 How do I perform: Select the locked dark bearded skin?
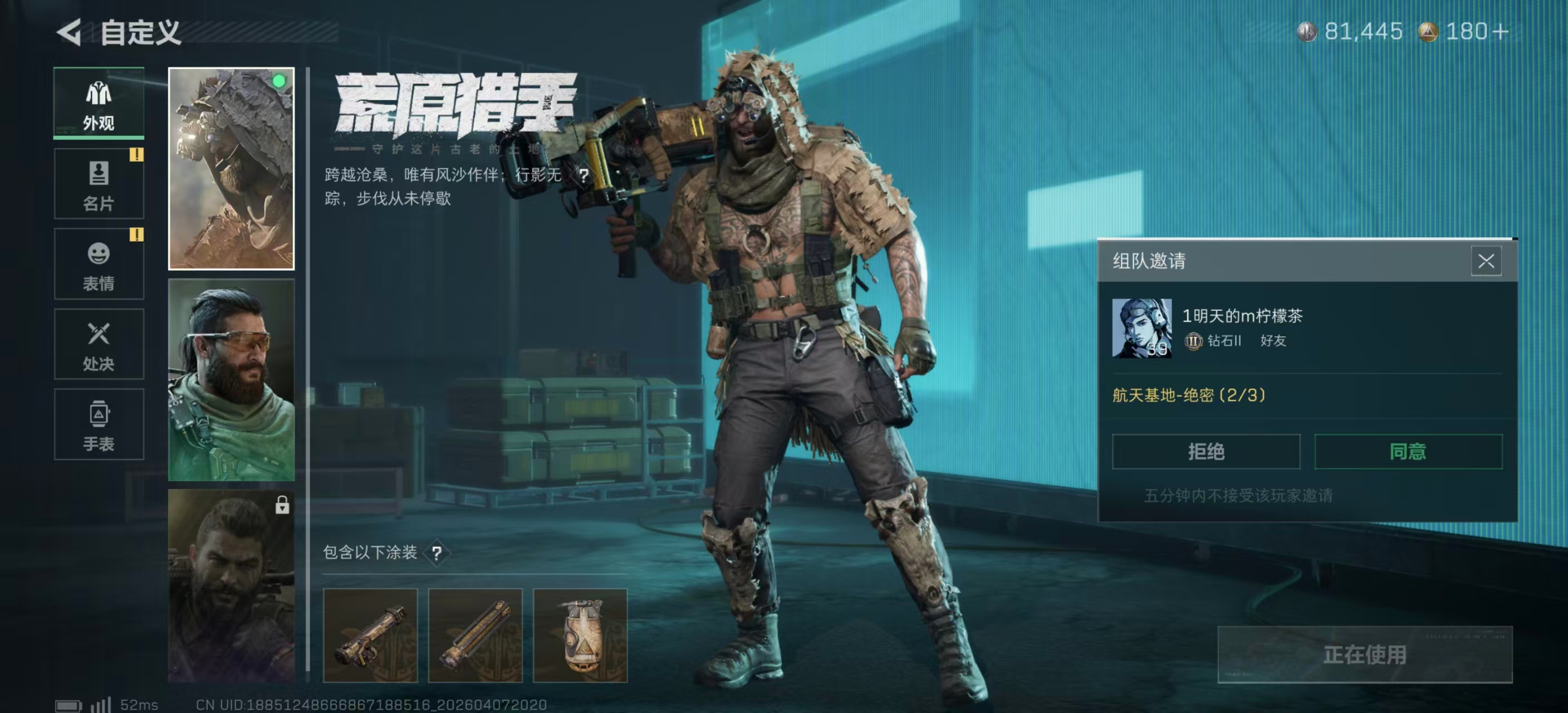point(231,586)
